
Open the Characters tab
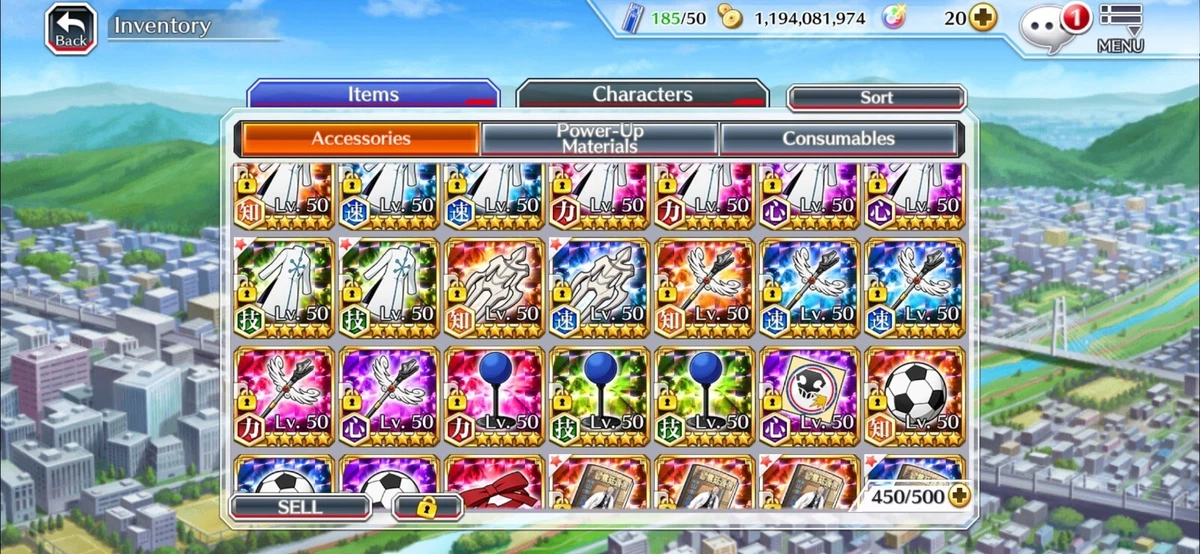click(642, 95)
